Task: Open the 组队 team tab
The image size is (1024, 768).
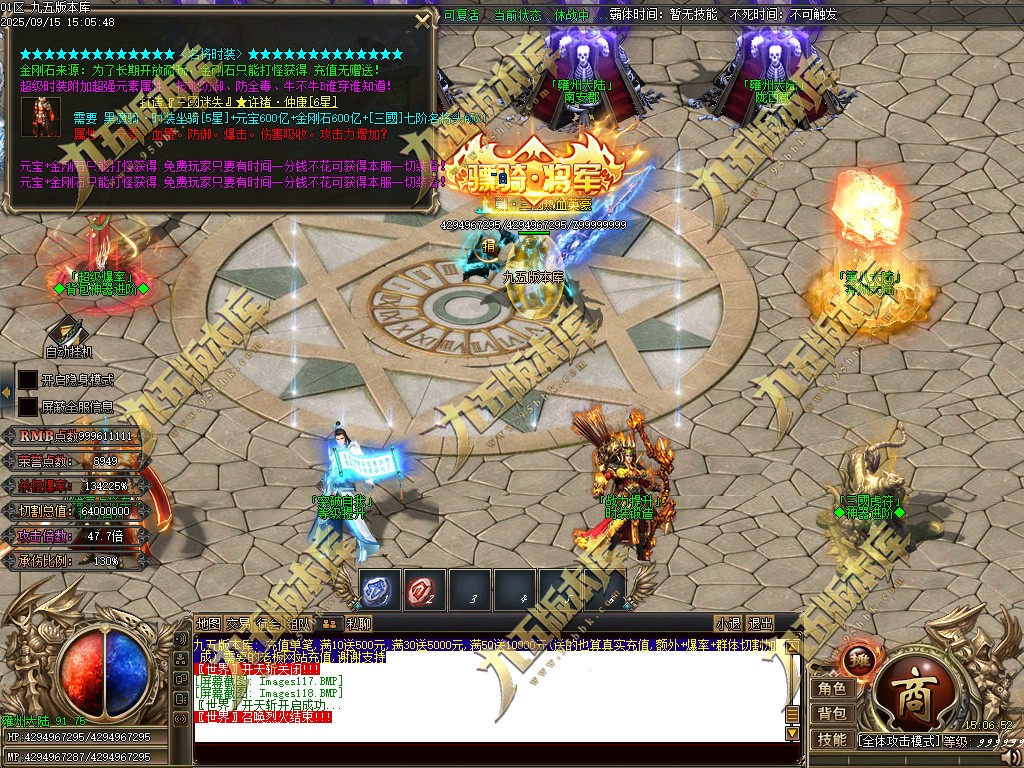Action: click(x=299, y=623)
